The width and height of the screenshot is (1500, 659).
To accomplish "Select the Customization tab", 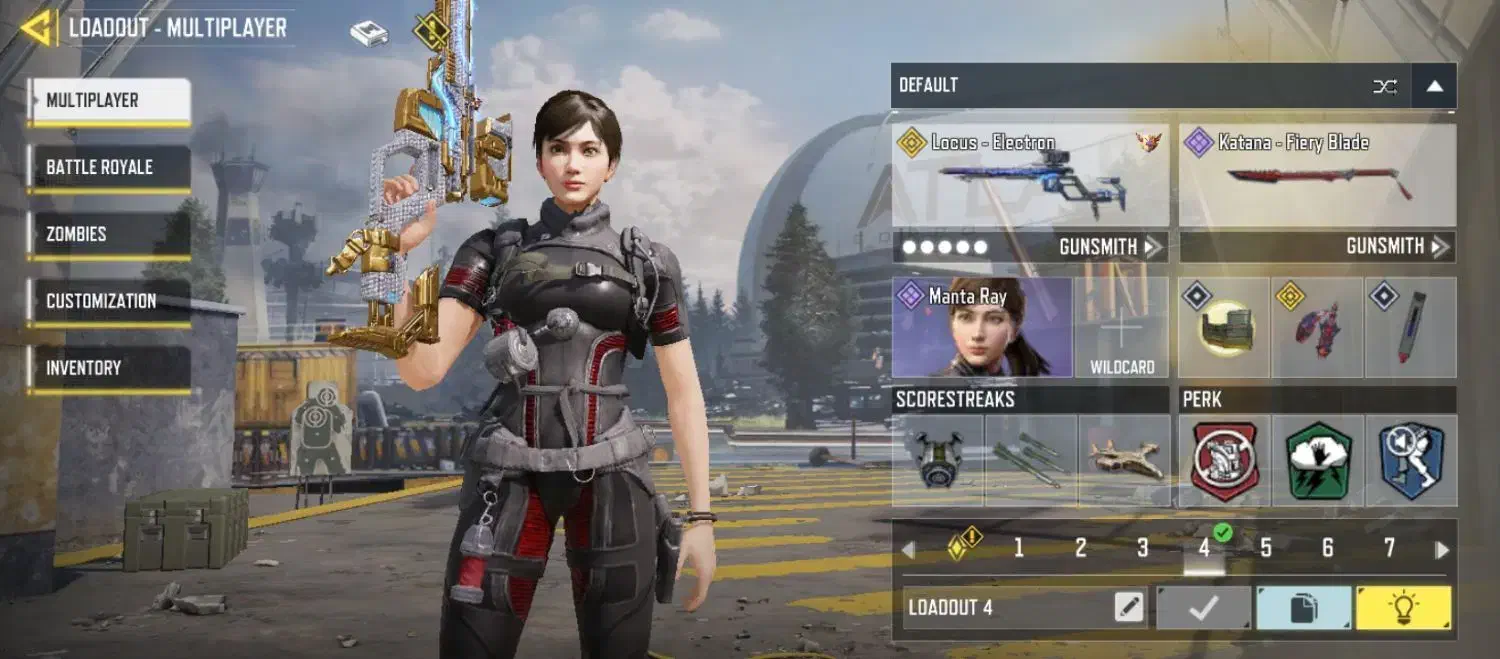I will tap(108, 301).
